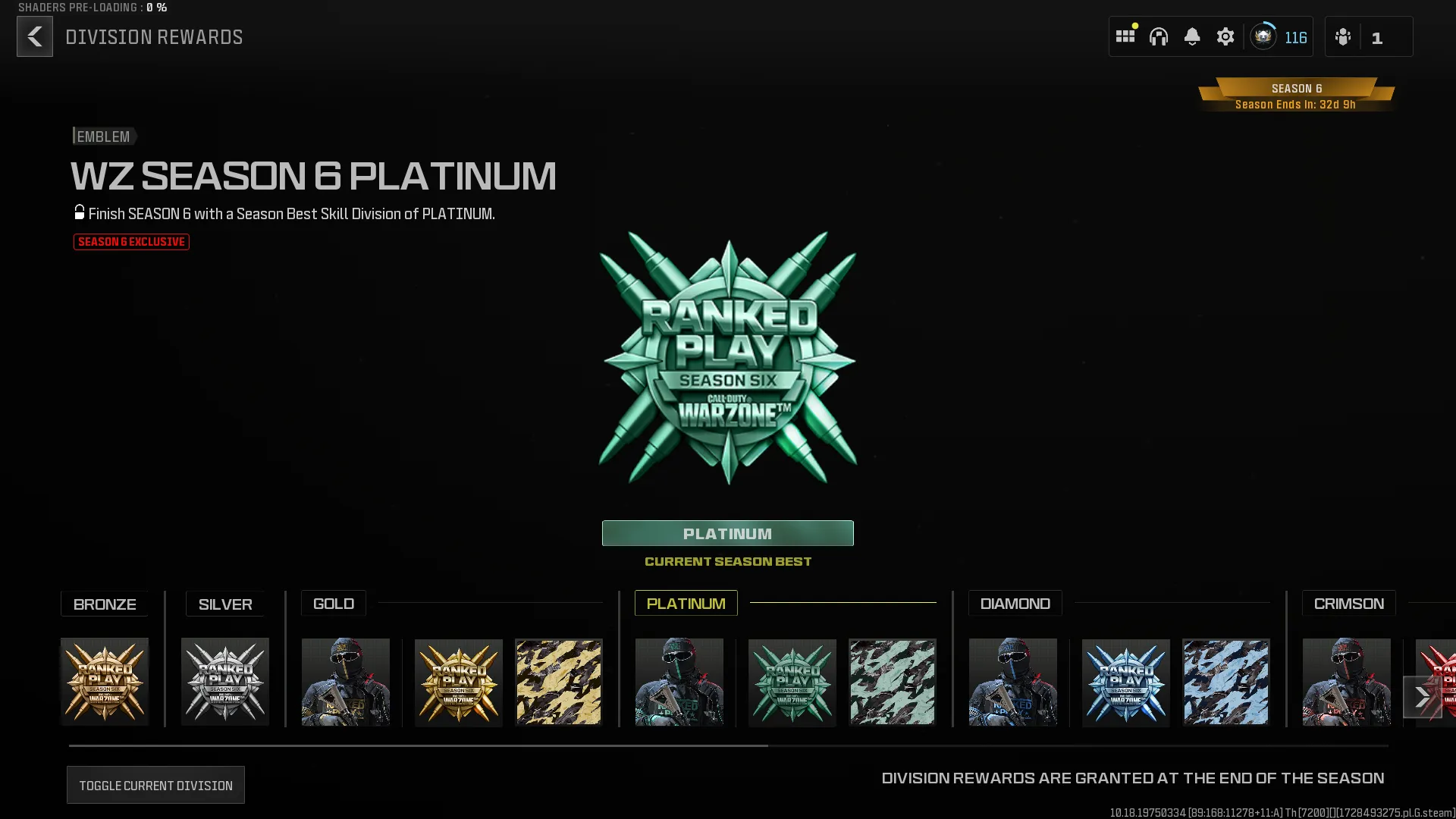The width and height of the screenshot is (1456, 819).
Task: Switch to the Silver division tab
Action: 224,604
